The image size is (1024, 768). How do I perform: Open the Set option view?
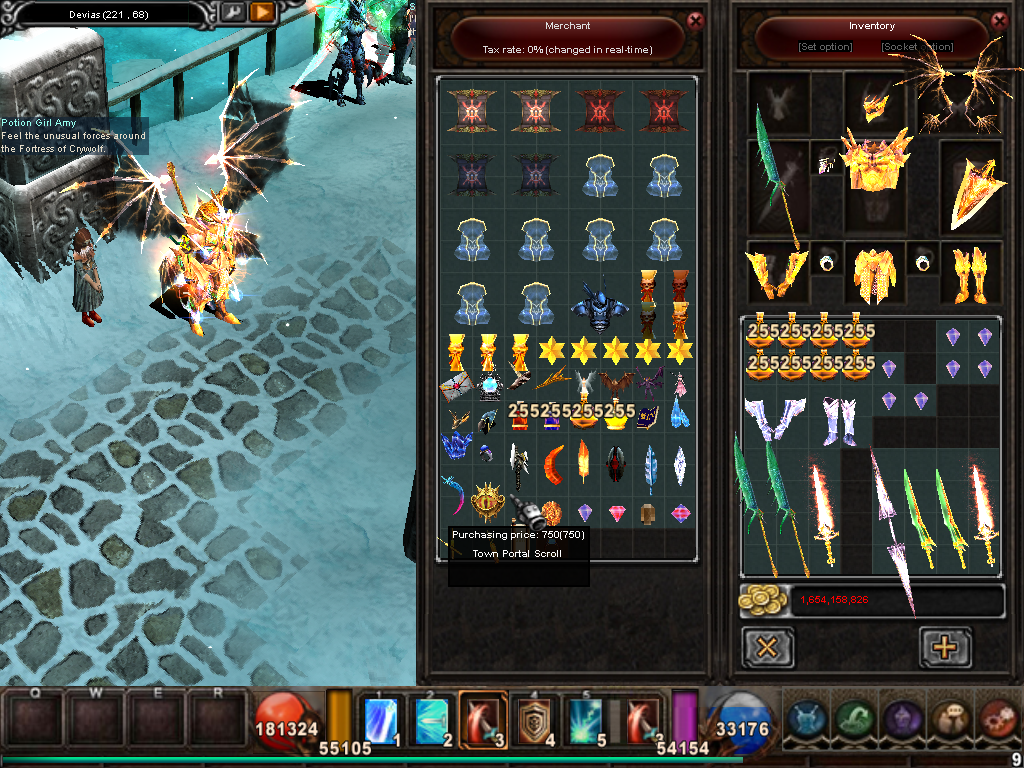coord(825,47)
